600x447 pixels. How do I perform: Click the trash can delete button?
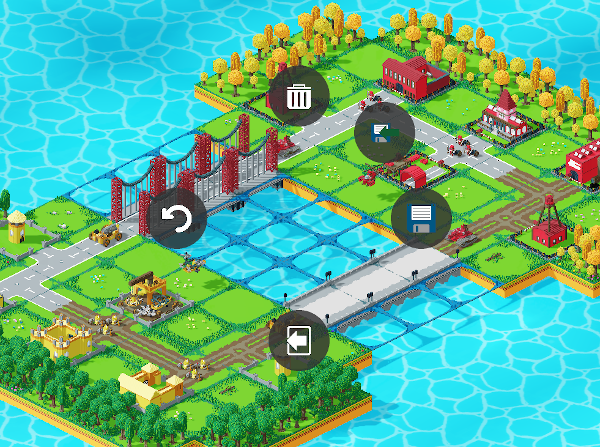(298, 97)
